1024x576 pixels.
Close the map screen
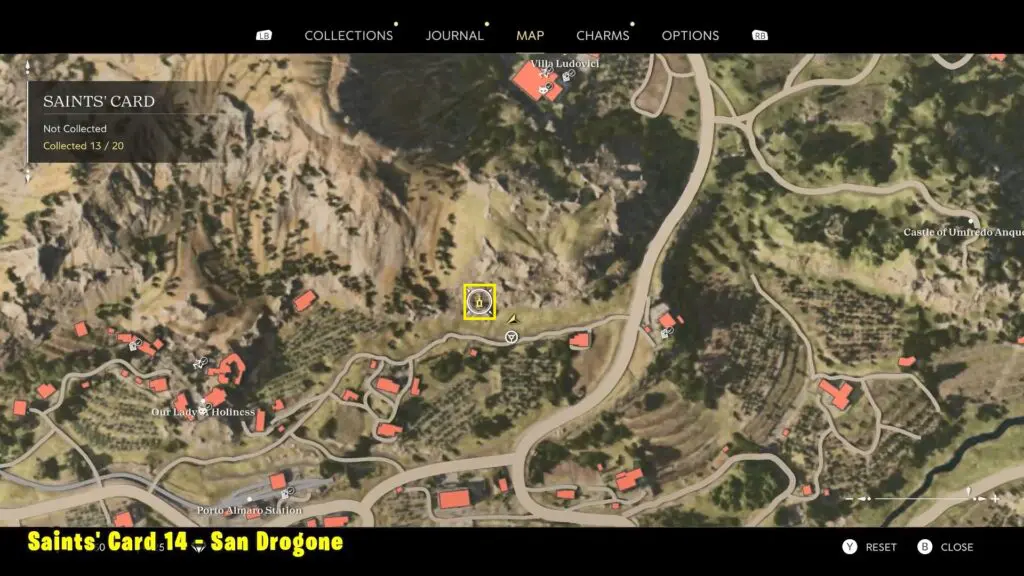click(945, 547)
